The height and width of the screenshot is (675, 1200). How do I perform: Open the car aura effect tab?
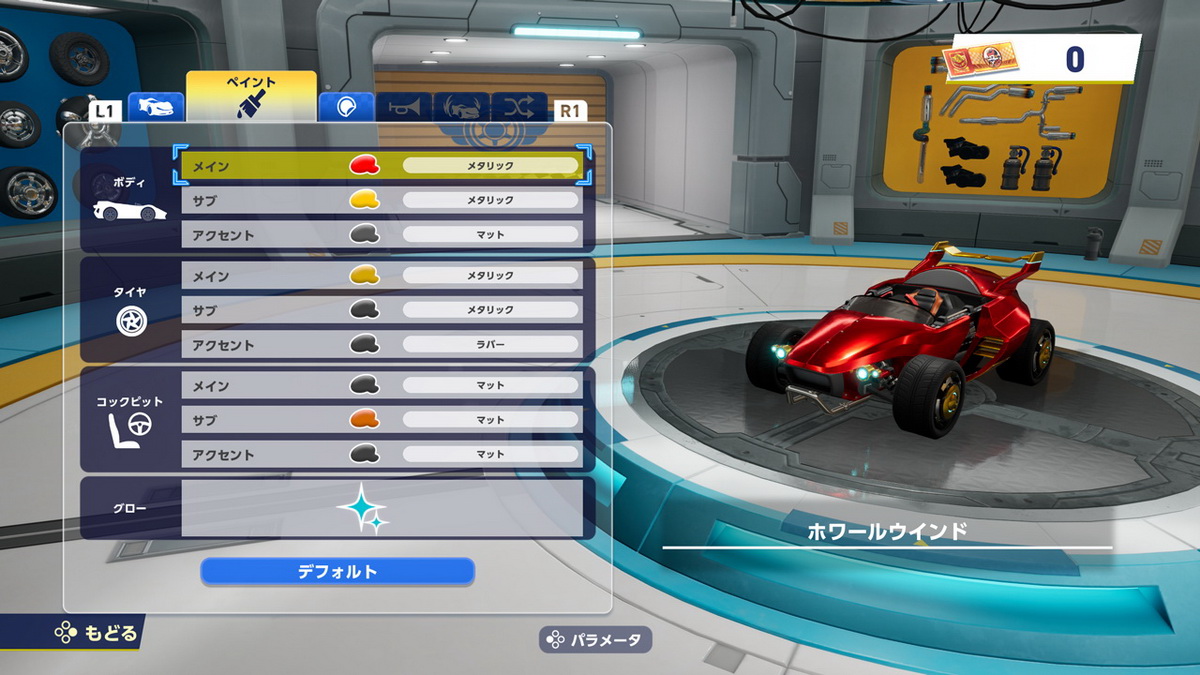click(461, 107)
